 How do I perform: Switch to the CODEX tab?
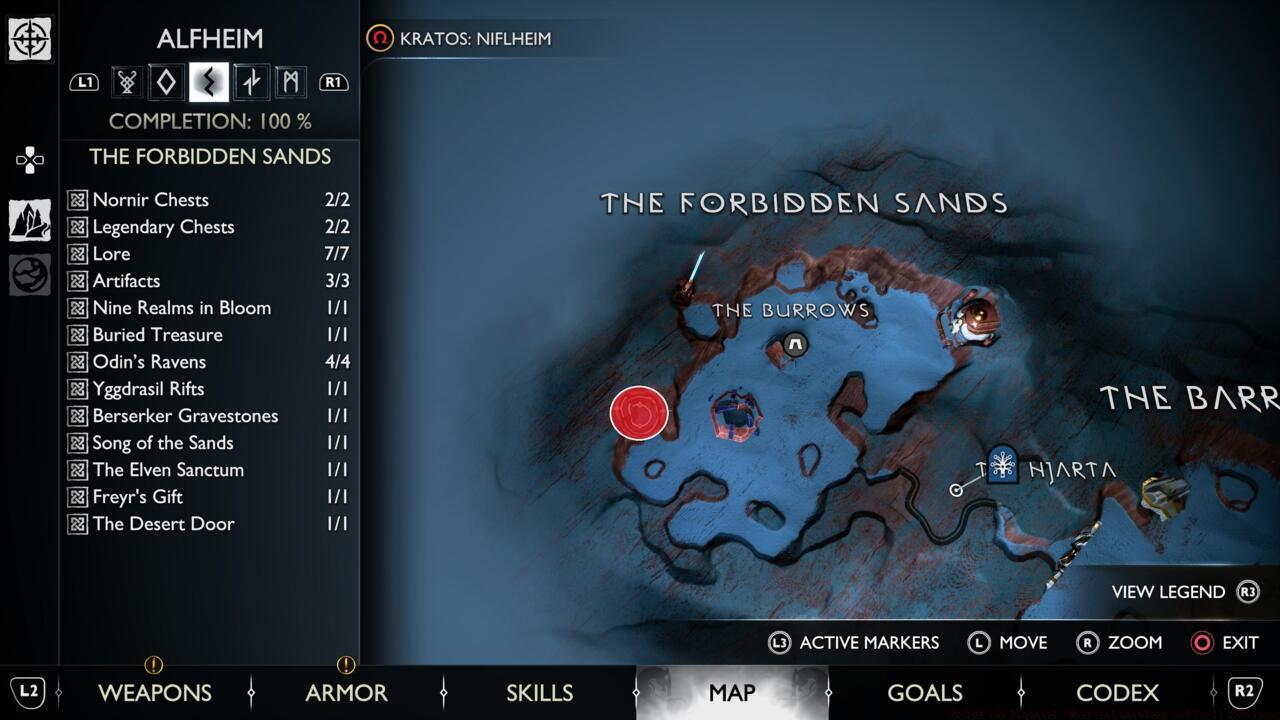coord(1118,692)
